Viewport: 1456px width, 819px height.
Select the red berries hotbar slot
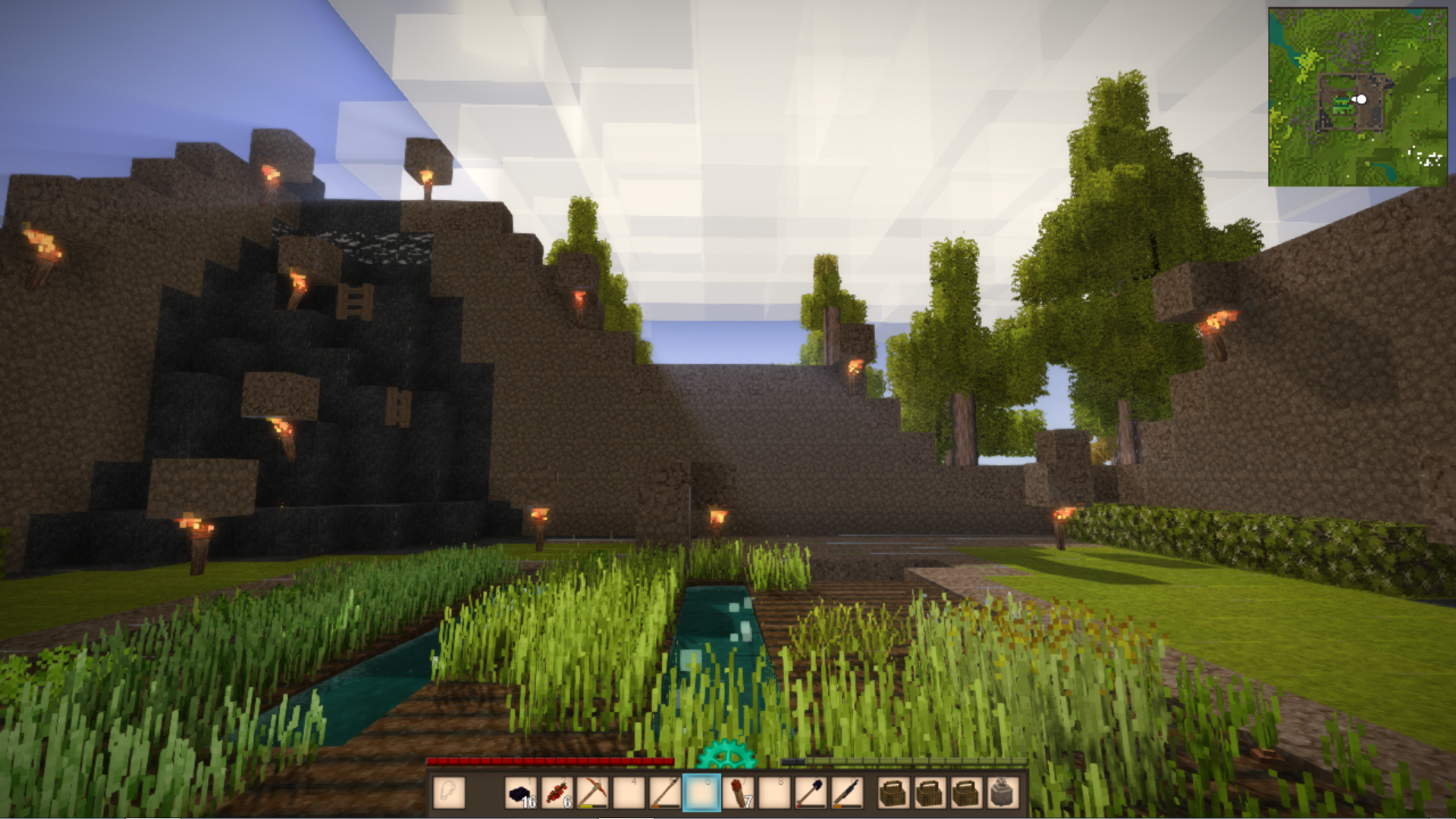pyautogui.click(x=557, y=793)
